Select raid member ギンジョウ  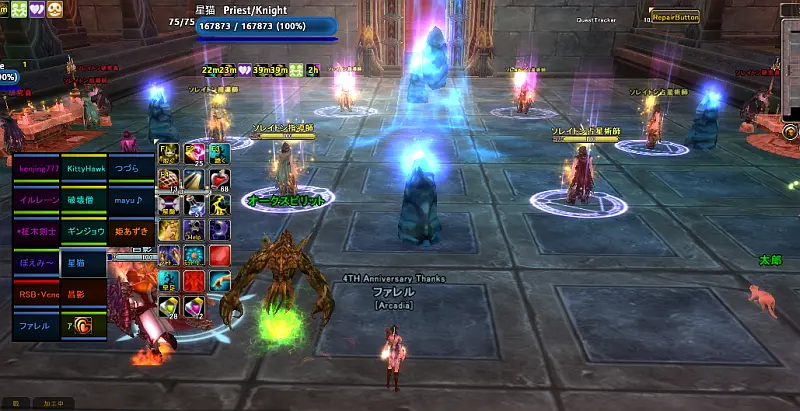[84, 231]
